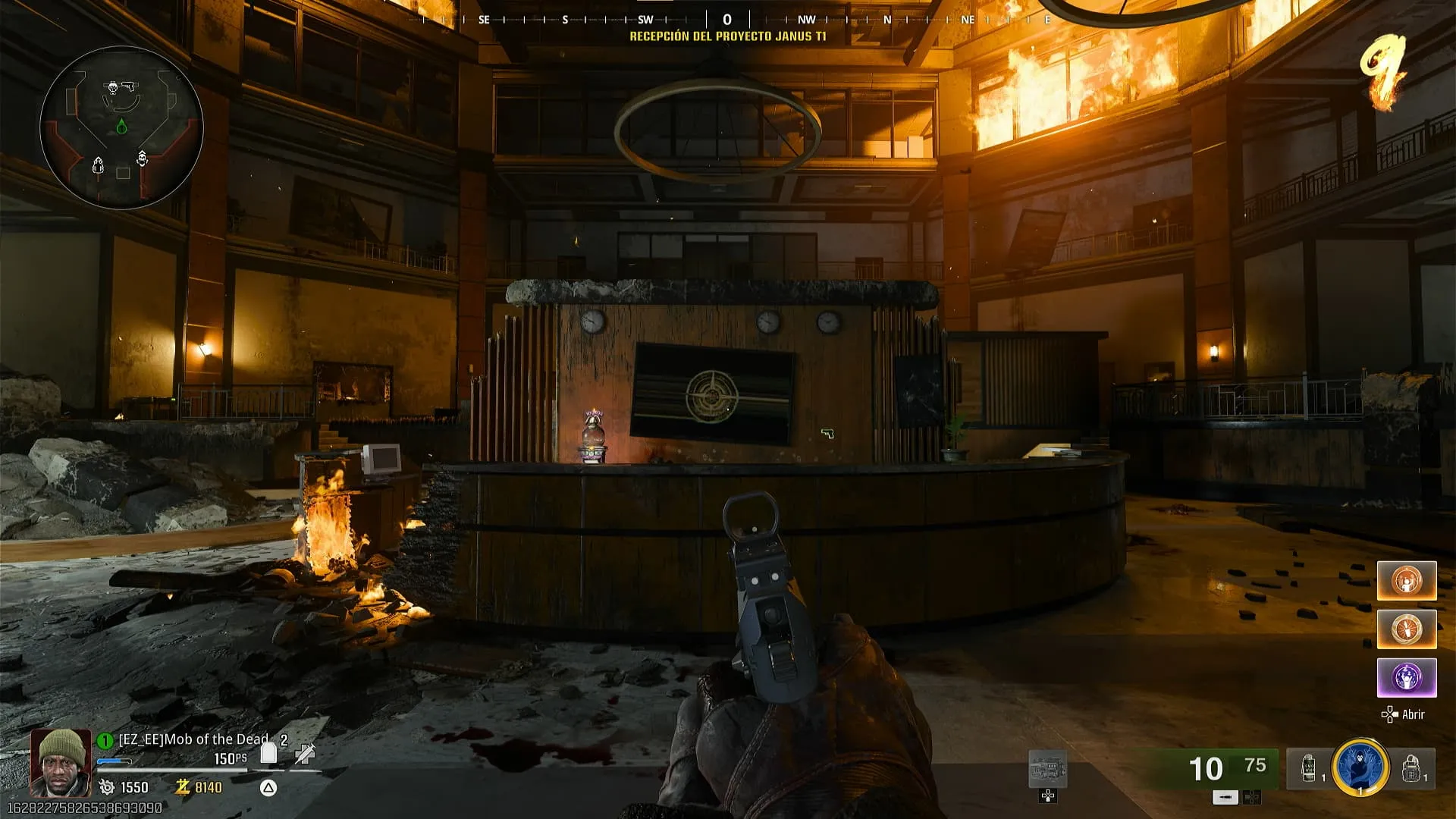Image resolution: width=1456 pixels, height=819 pixels.
Task: Click the flaming round 9 indicator
Action: coord(1383,72)
